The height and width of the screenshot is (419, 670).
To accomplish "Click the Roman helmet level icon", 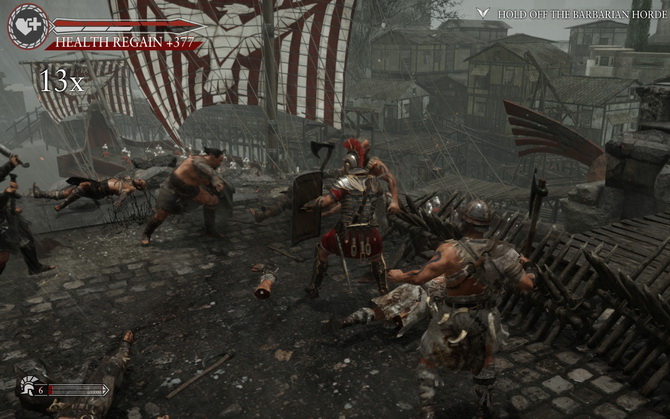I will point(29,389).
